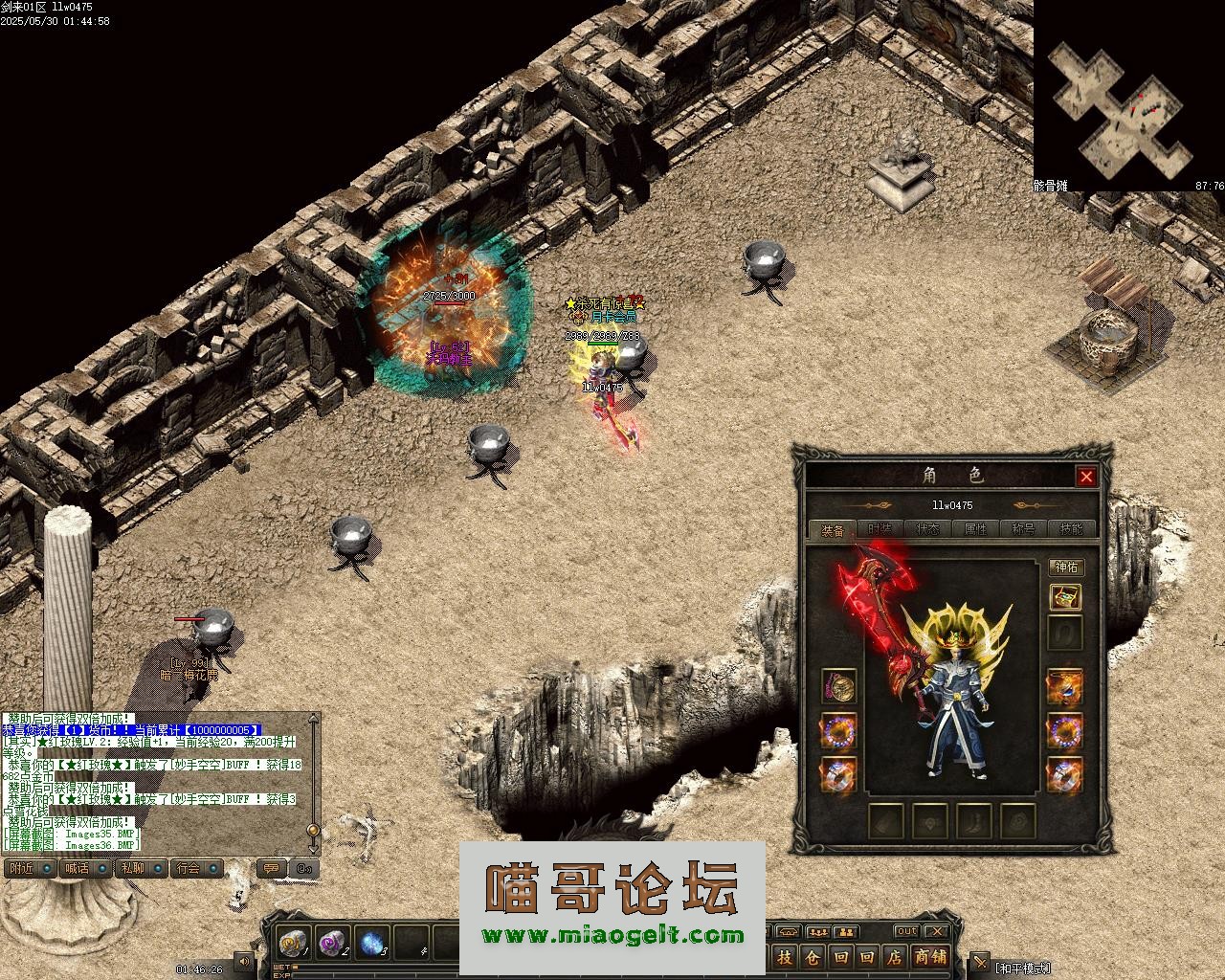Select the gold medal equipment slot
1225x980 pixels.
[839, 686]
